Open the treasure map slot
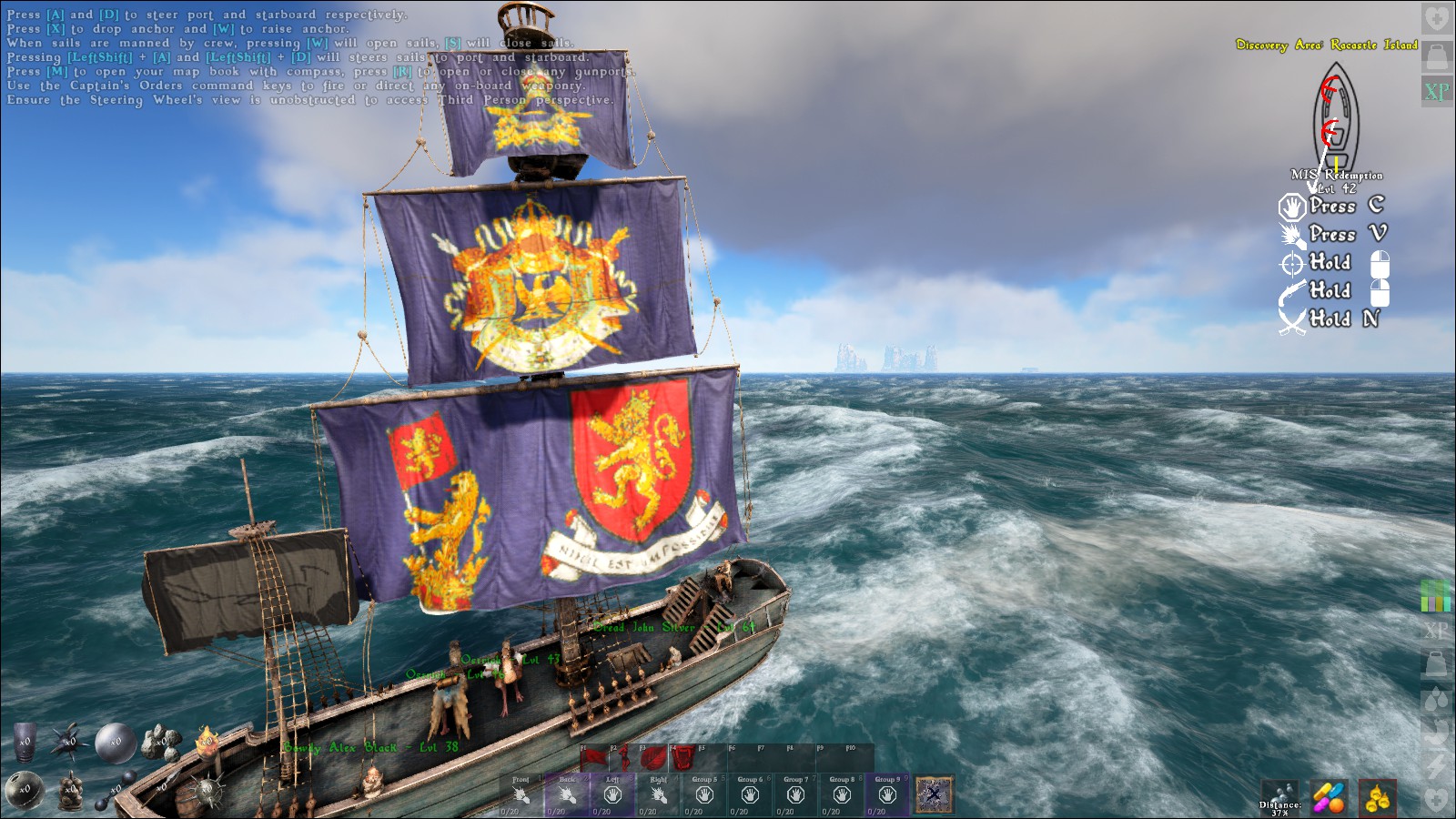 click(934, 794)
